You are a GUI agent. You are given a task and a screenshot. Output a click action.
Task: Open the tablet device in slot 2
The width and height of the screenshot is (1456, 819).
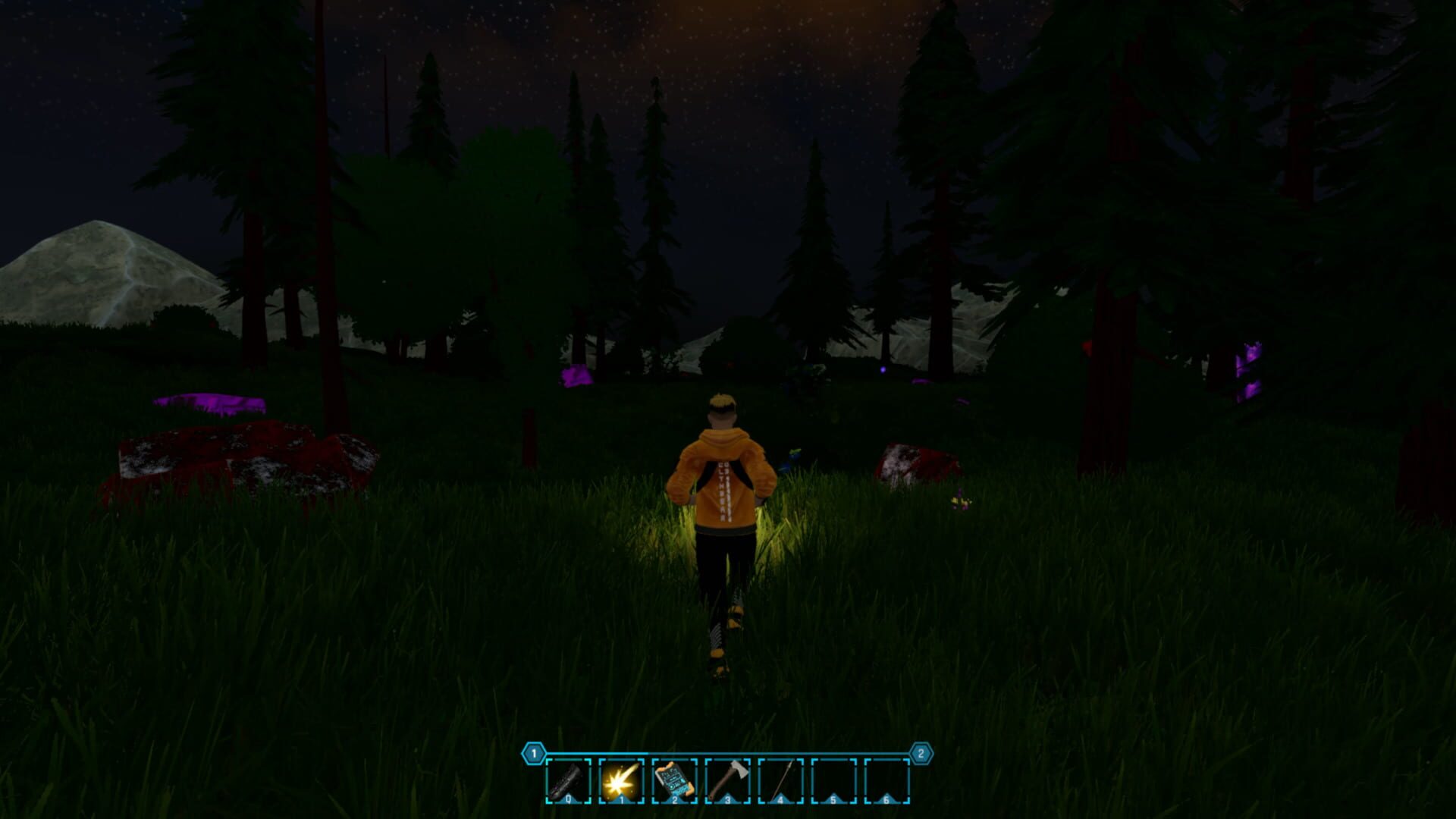674,781
